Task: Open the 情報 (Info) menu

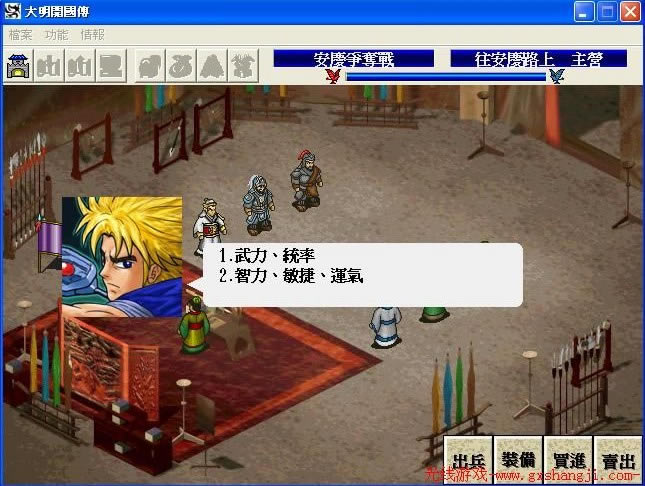Action: (x=92, y=34)
